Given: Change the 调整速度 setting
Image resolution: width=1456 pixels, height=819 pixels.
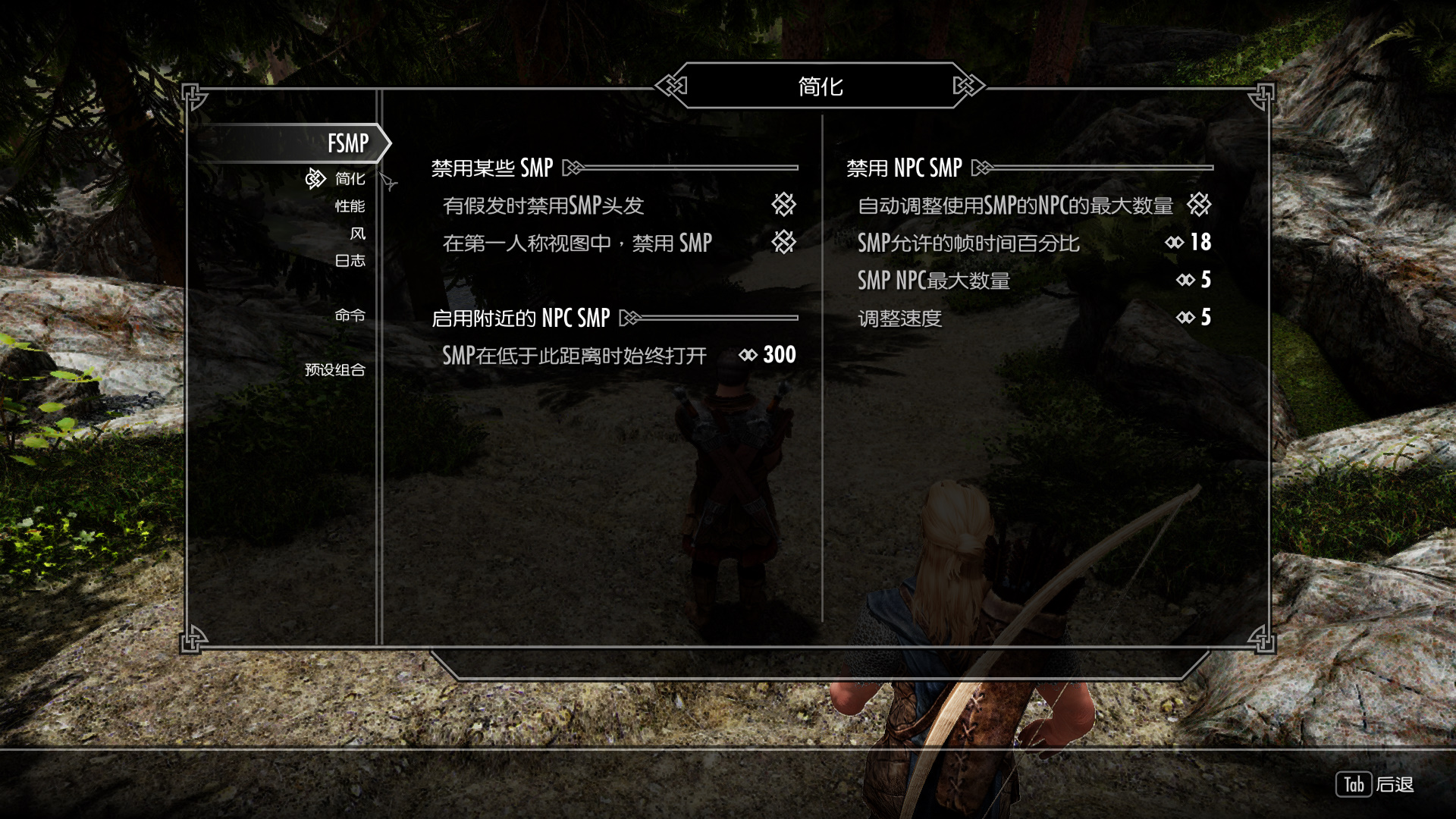Looking at the screenshot, I should (x=1205, y=318).
